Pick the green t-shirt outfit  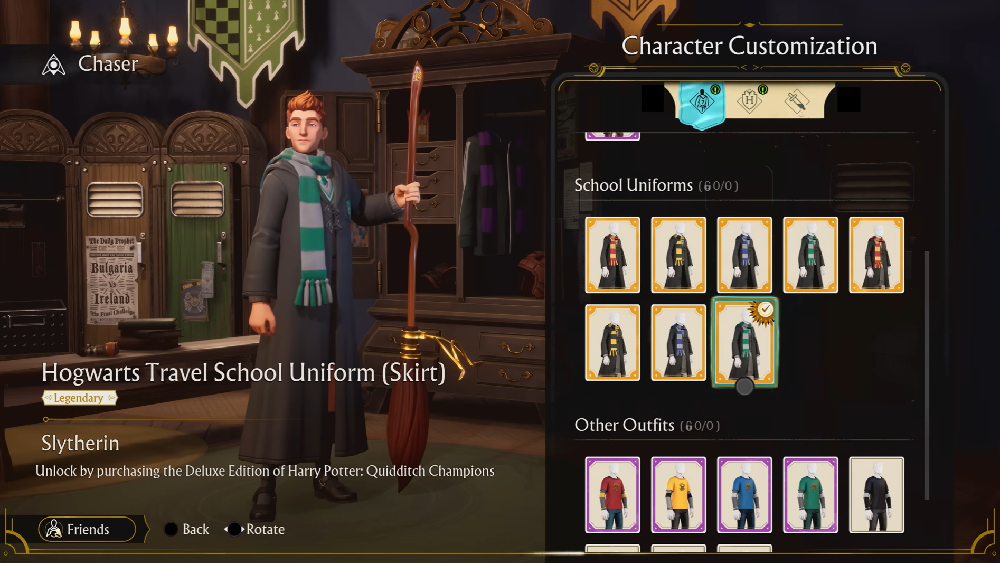pyautogui.click(x=810, y=494)
